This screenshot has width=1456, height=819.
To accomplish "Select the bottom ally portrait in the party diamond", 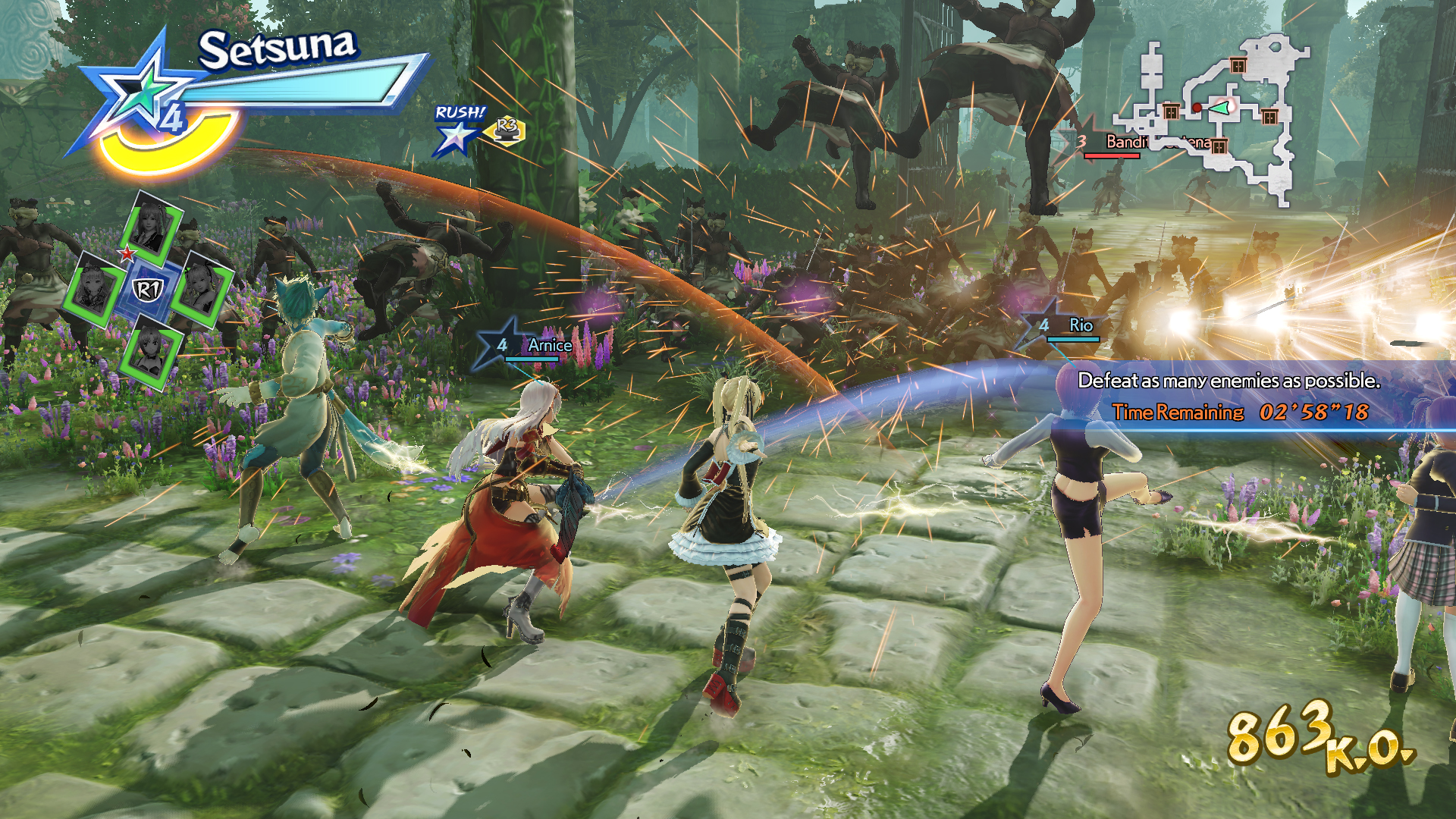I will [149, 351].
